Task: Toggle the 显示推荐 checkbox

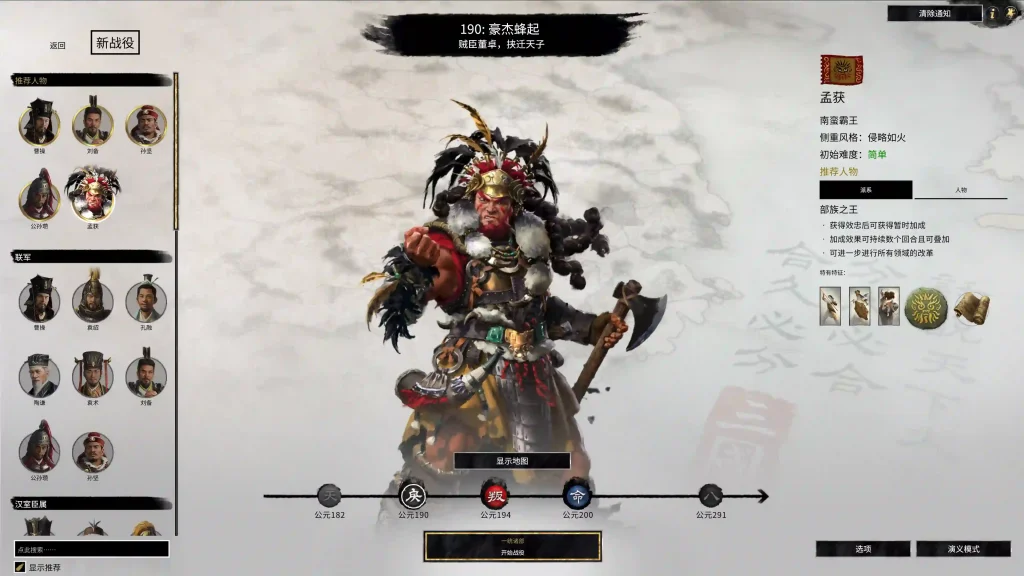Action: tap(20, 567)
